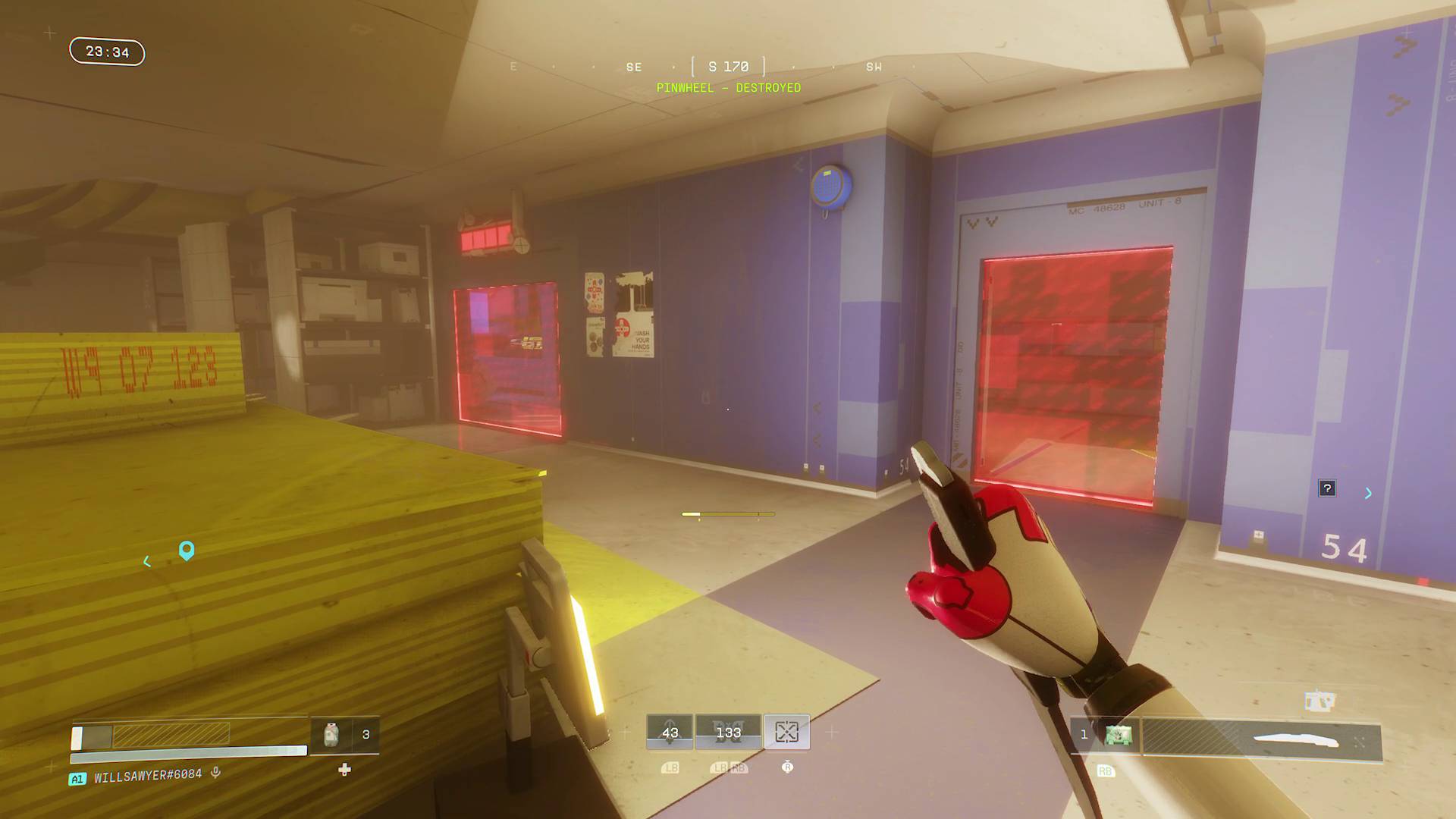The image size is (1456, 819).
Task: Select the SE heading on the compass
Action: pyautogui.click(x=633, y=67)
